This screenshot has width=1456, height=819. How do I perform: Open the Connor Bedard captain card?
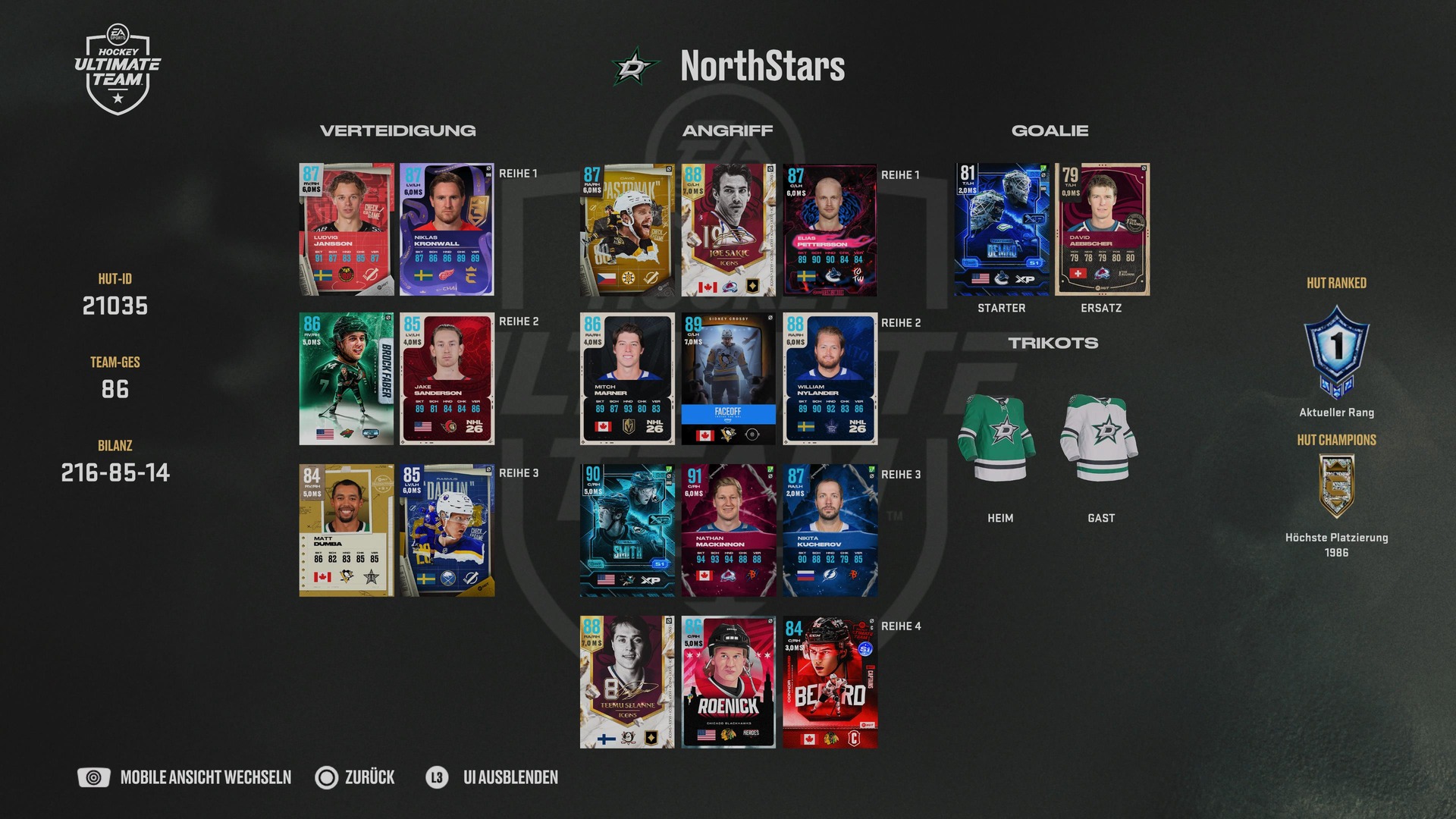[830, 682]
